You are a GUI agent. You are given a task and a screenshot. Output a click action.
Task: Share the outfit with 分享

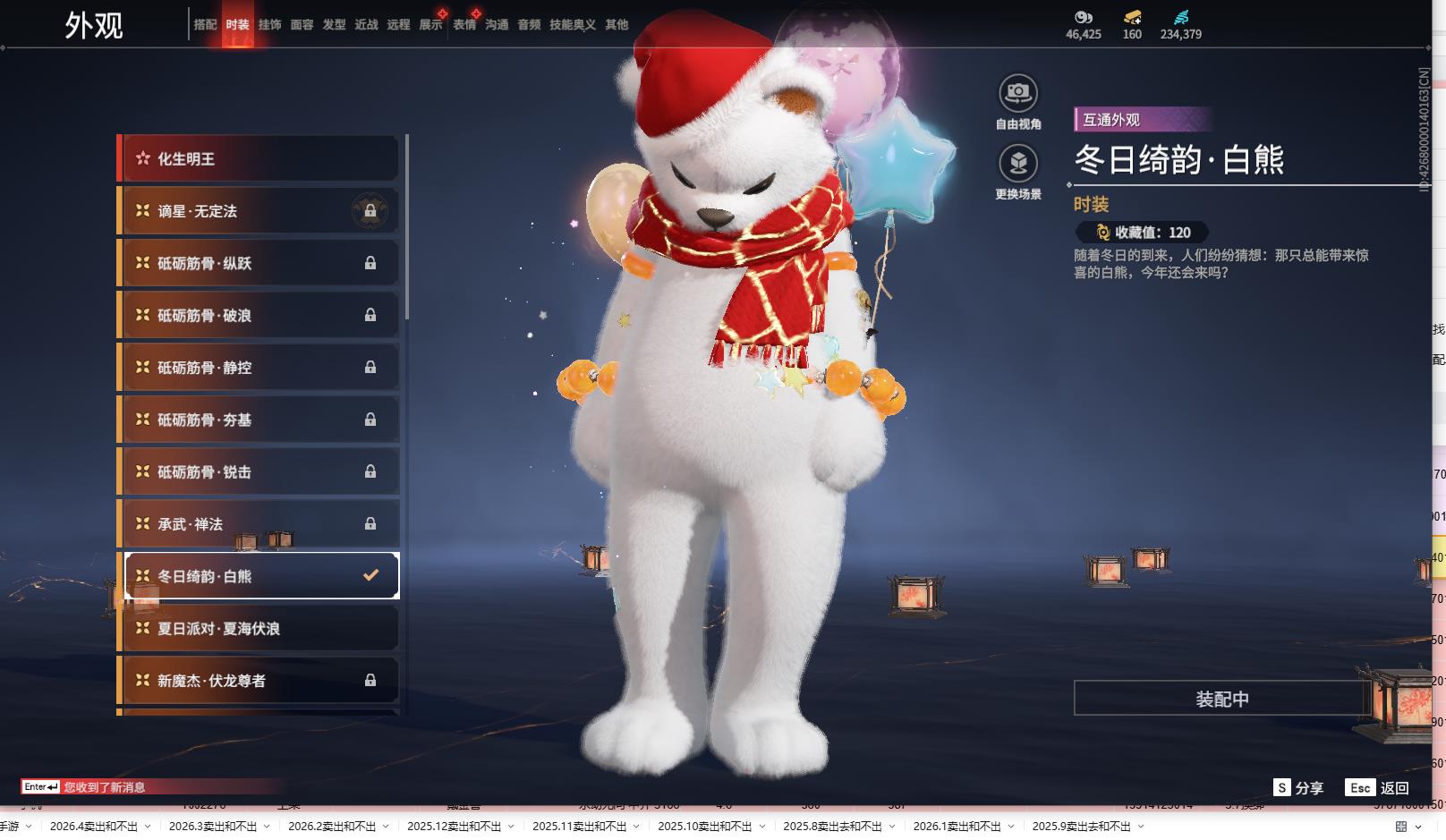[1298, 788]
